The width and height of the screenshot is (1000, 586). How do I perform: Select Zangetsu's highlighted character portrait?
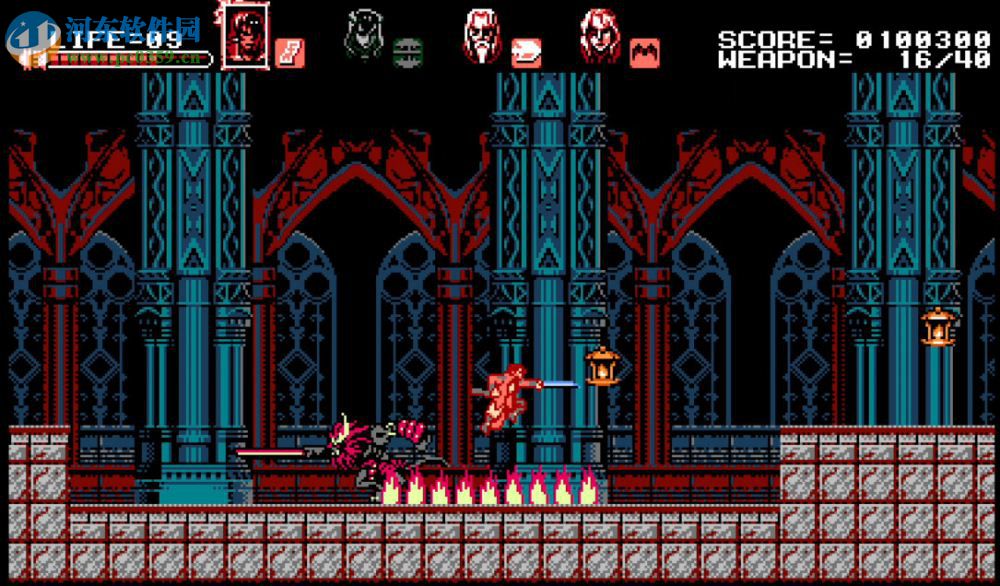pyautogui.click(x=245, y=37)
